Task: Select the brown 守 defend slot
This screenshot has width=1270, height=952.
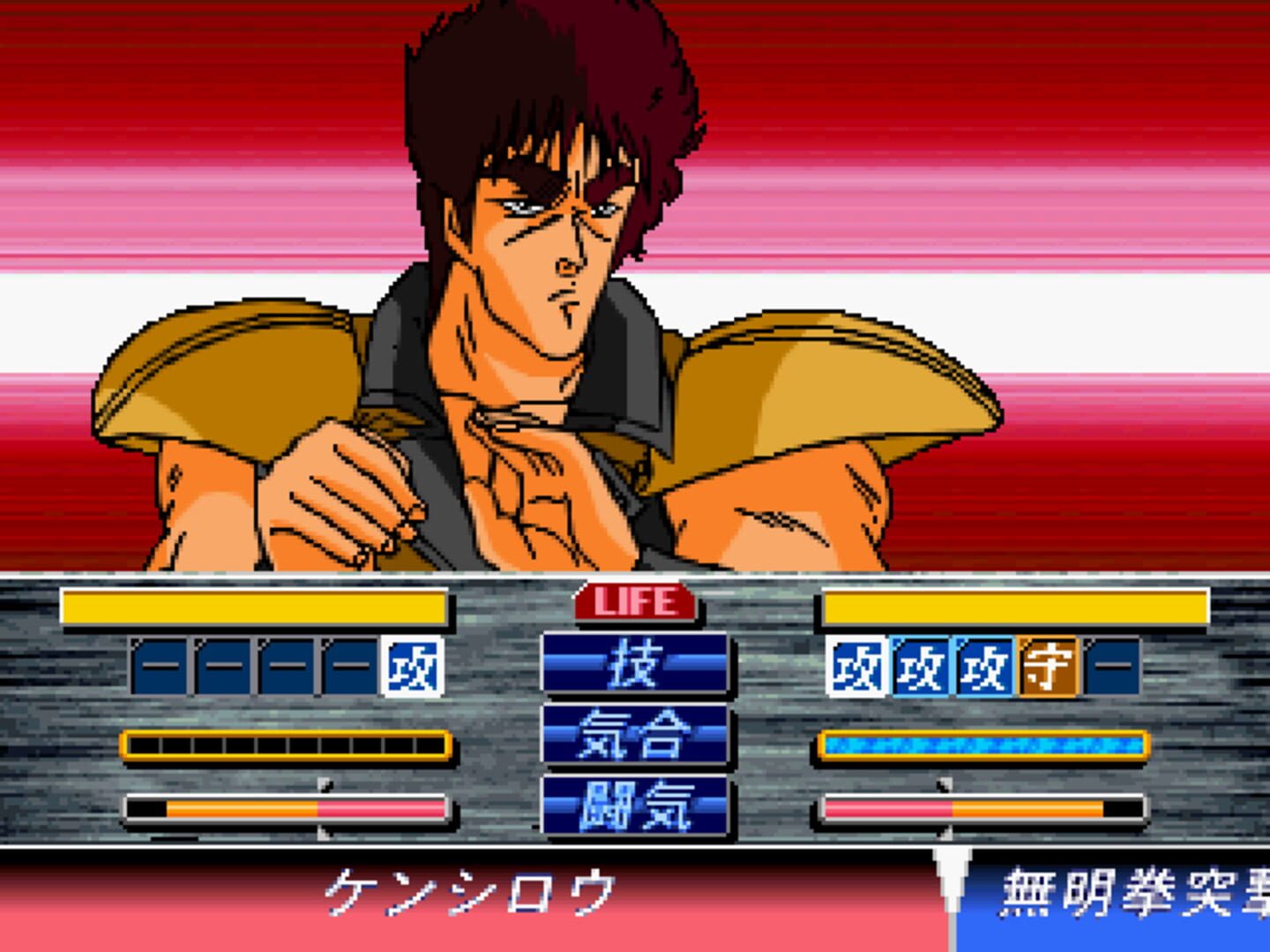Action: click(x=1050, y=666)
